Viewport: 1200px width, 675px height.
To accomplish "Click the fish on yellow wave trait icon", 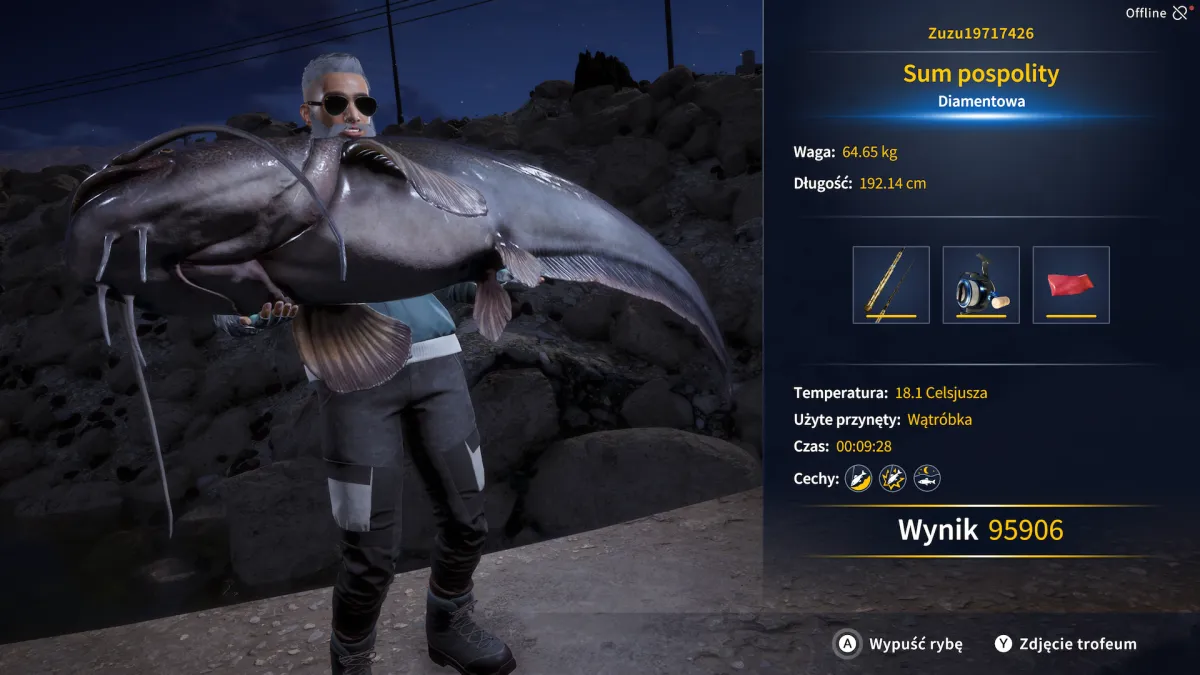I will pos(858,479).
